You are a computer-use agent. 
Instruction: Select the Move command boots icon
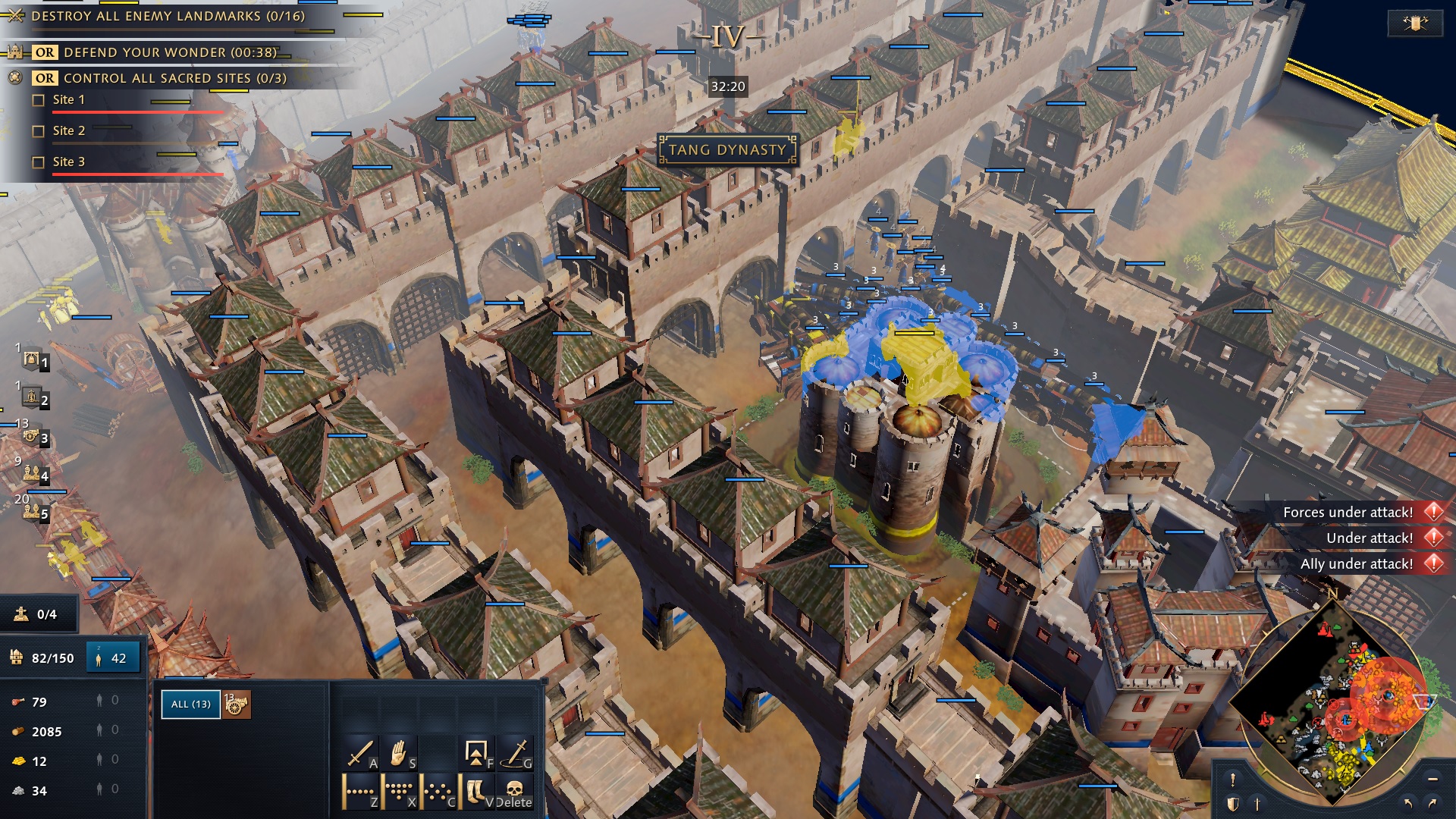click(x=475, y=792)
